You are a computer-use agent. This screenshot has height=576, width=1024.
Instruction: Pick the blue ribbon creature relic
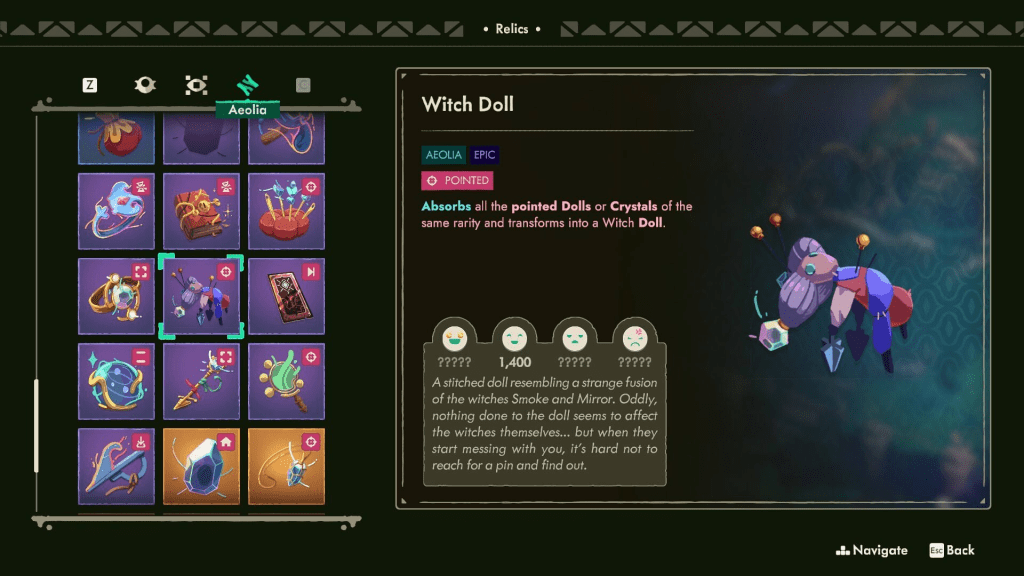(116, 212)
